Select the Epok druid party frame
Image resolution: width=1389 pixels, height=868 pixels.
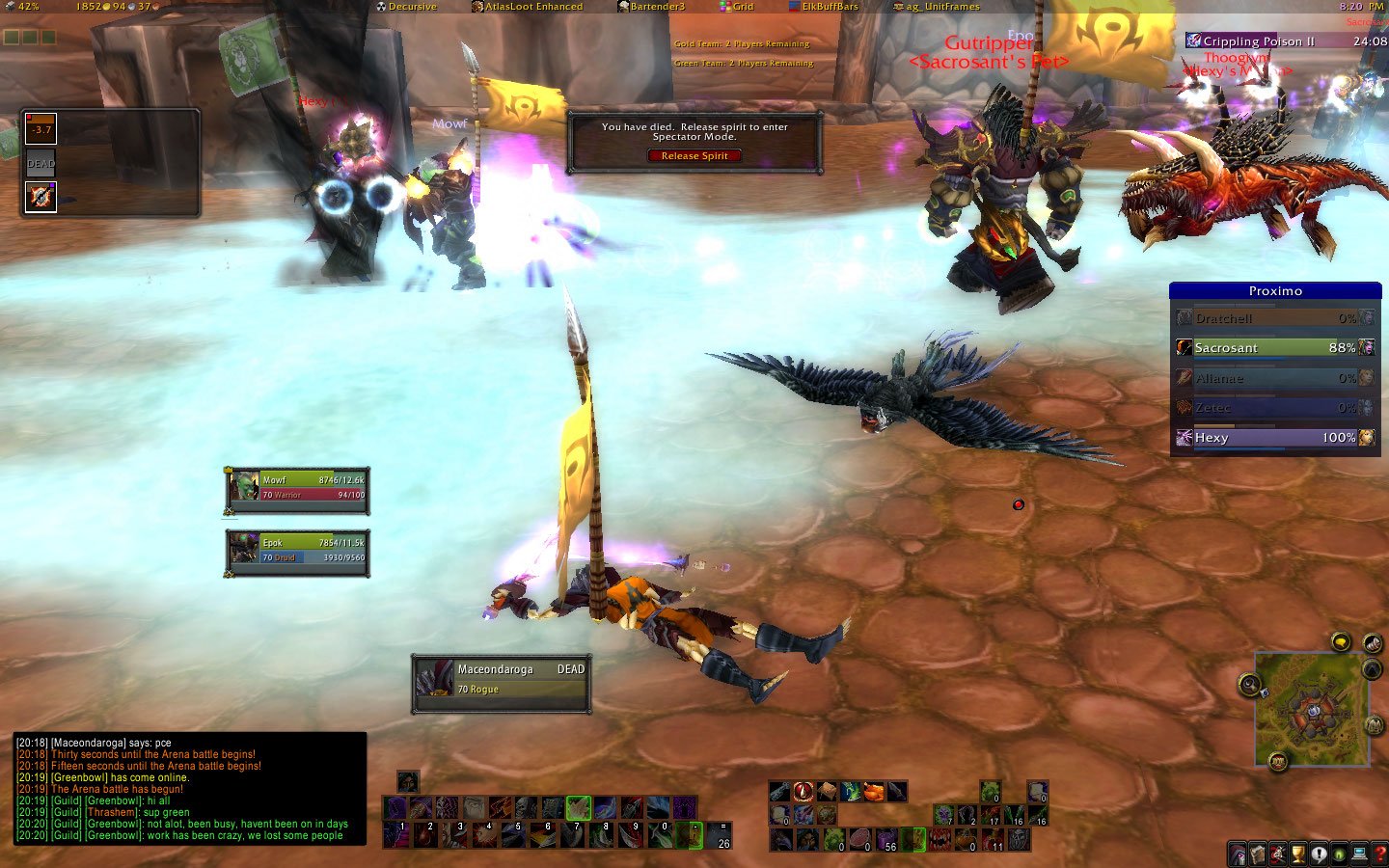pyautogui.click(x=297, y=550)
